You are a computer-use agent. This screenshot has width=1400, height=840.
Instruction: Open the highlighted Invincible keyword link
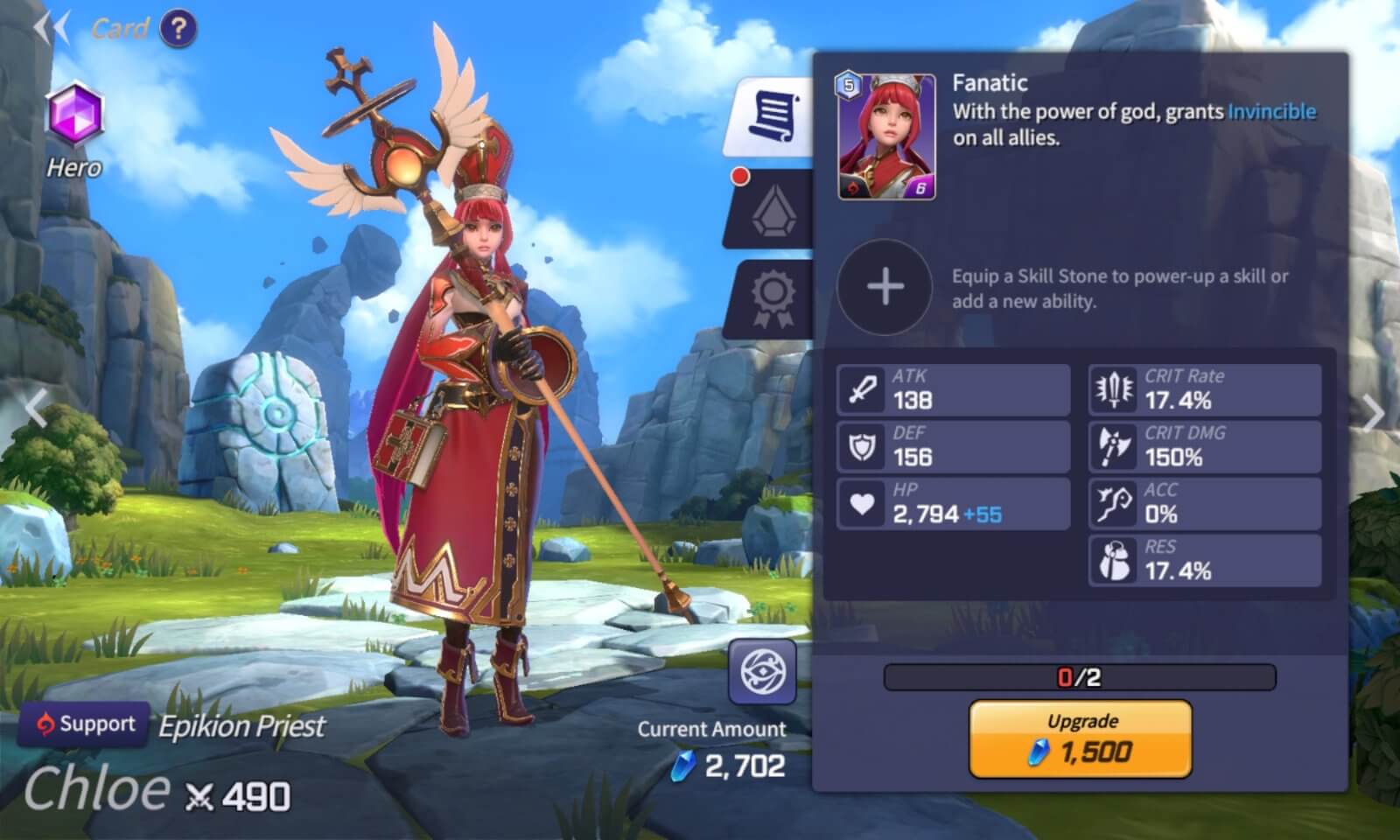1271,112
